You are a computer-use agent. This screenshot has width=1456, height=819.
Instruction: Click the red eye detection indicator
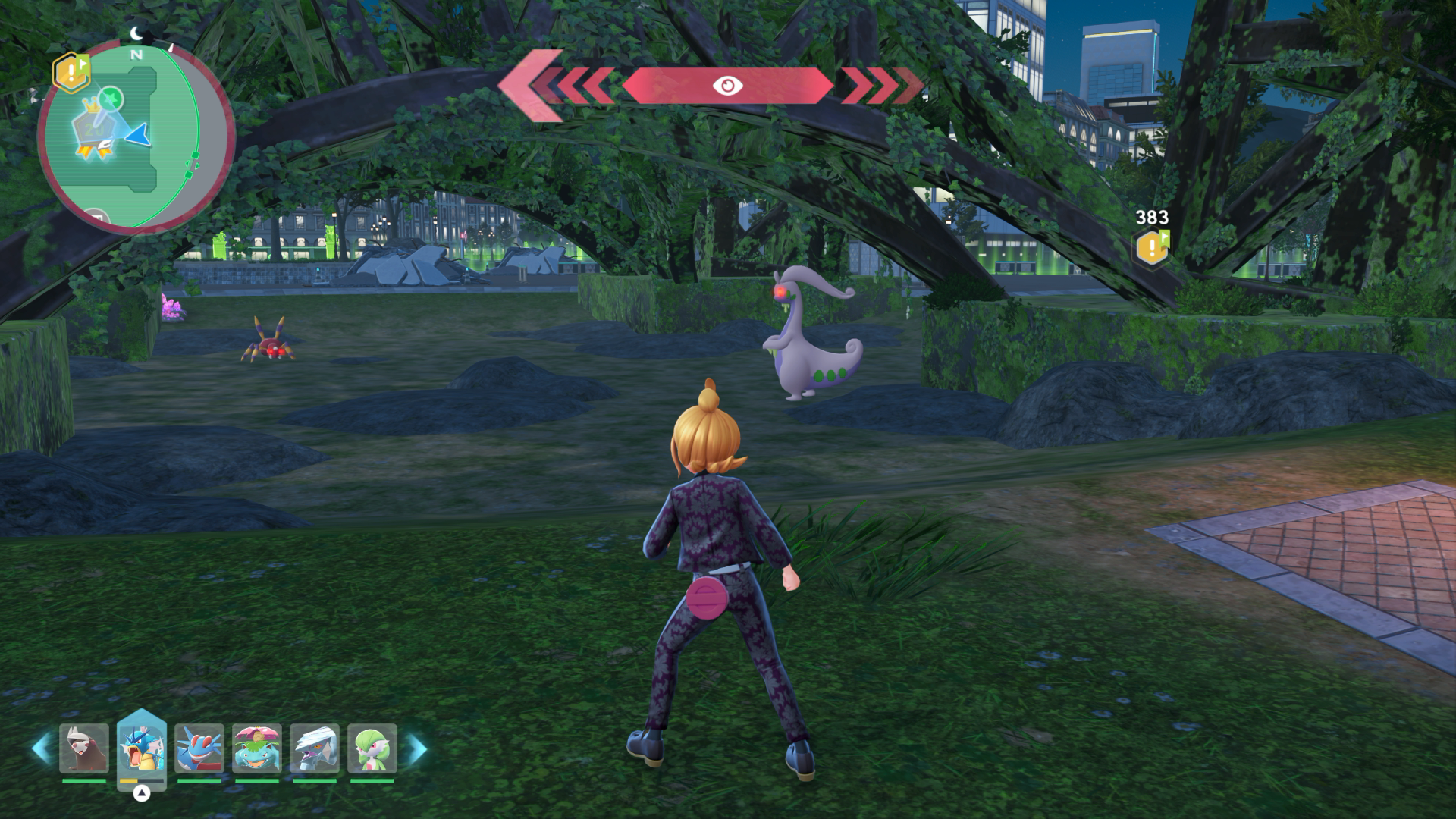point(727,86)
